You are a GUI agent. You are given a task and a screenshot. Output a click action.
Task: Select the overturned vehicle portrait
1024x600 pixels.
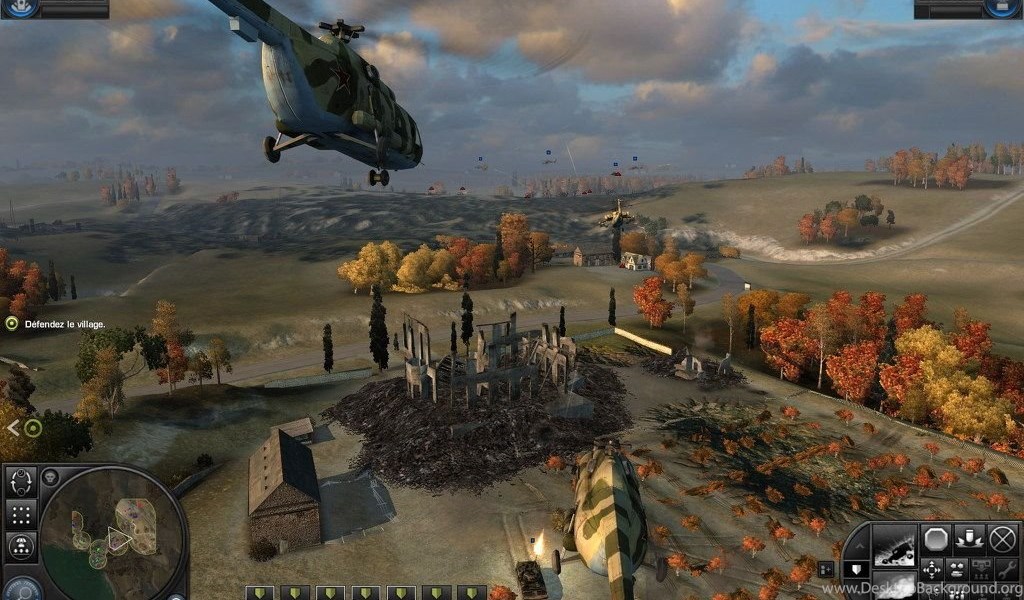pyautogui.click(x=894, y=546)
